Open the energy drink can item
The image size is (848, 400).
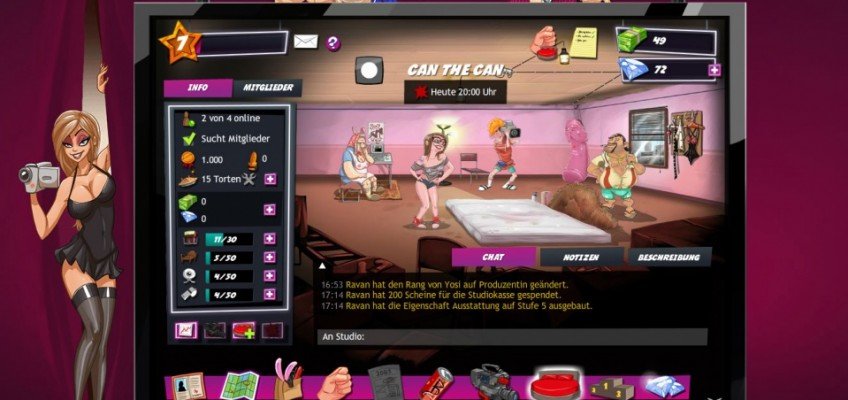pos(437,384)
